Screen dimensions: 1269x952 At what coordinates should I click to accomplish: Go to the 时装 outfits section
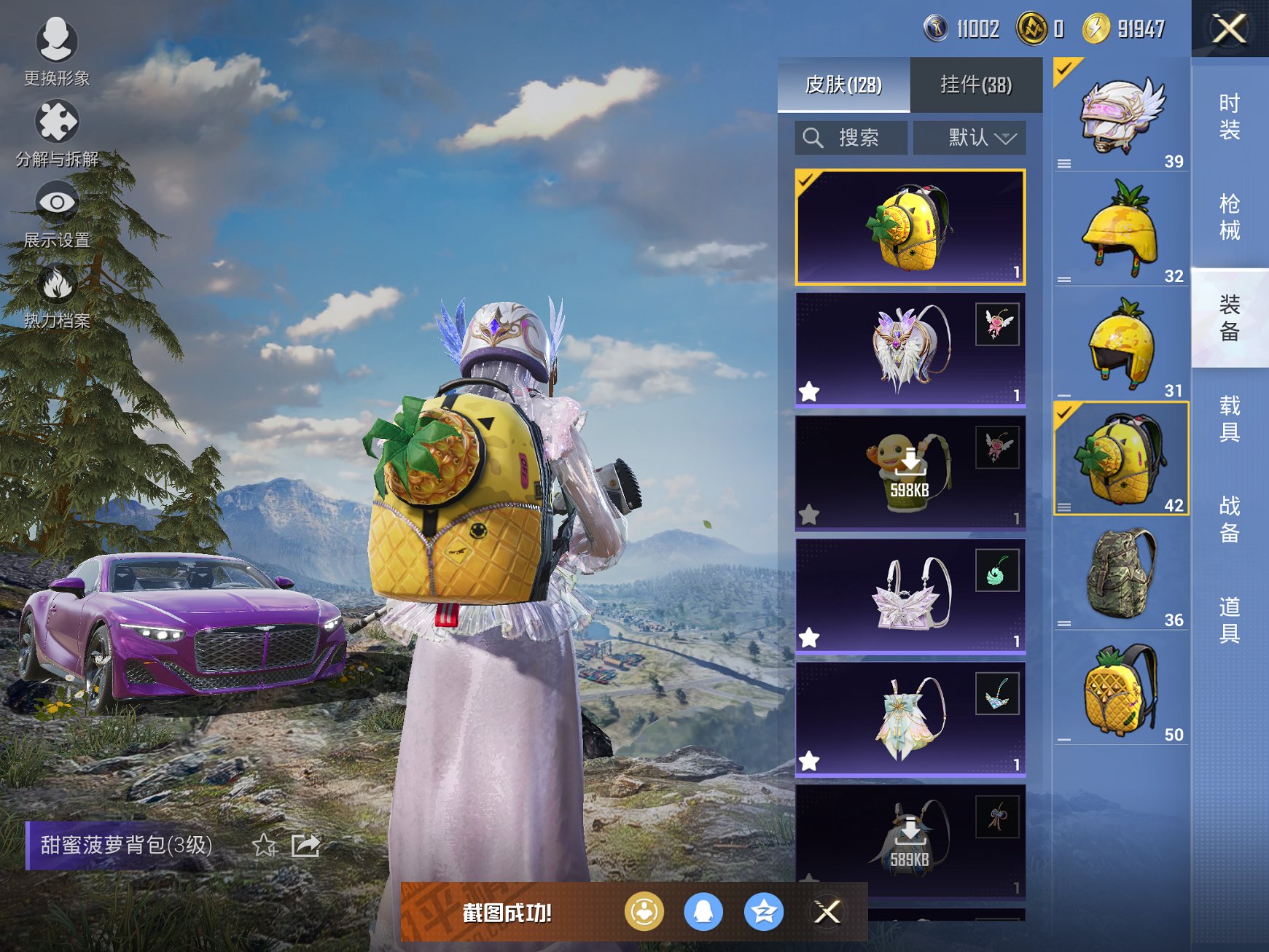click(1229, 117)
